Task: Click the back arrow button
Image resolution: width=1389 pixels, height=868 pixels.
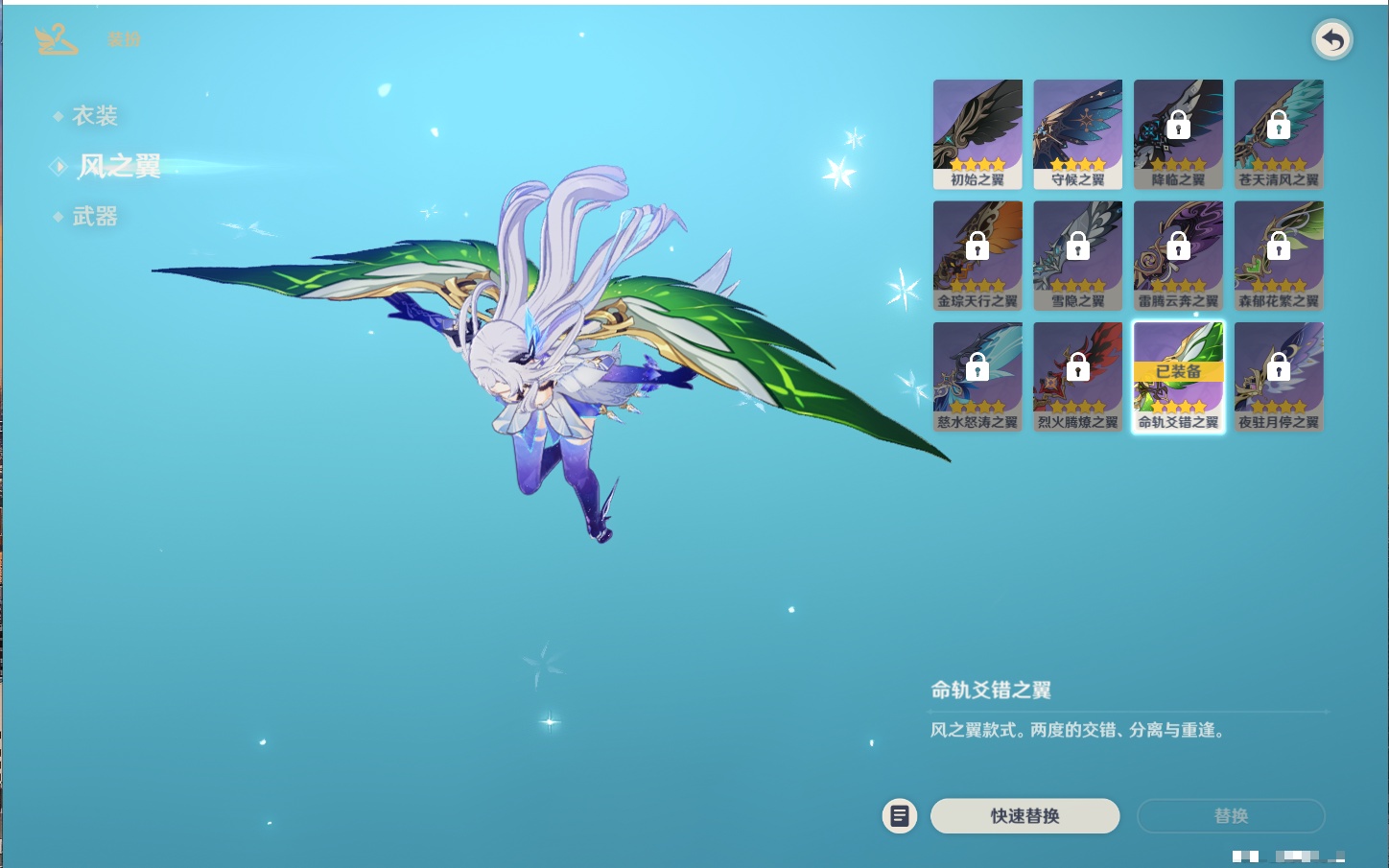Action: tap(1331, 40)
